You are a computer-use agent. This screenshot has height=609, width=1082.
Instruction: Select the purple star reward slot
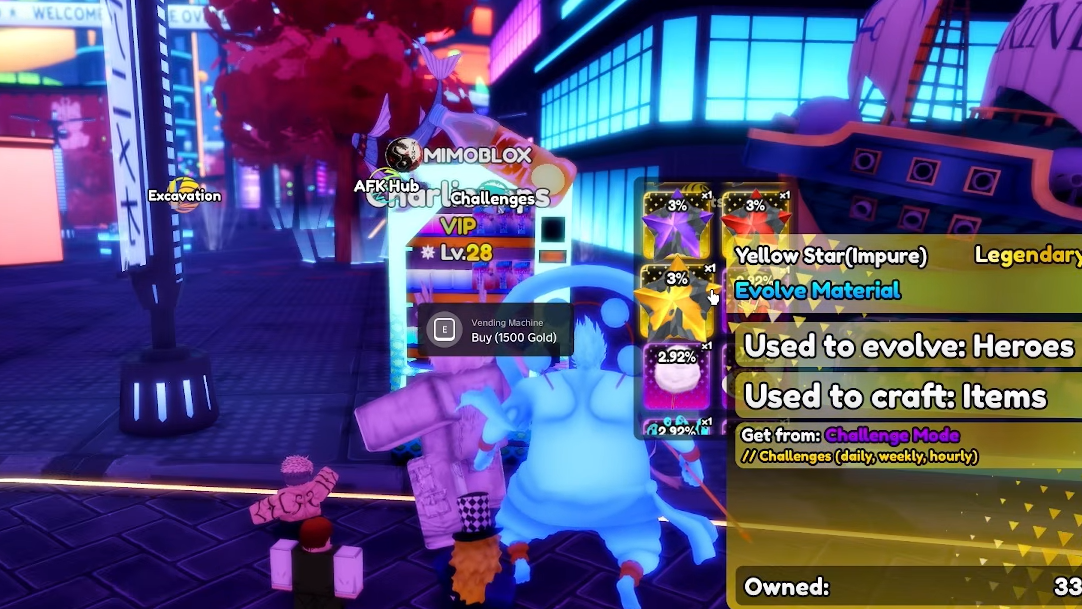pos(677,222)
